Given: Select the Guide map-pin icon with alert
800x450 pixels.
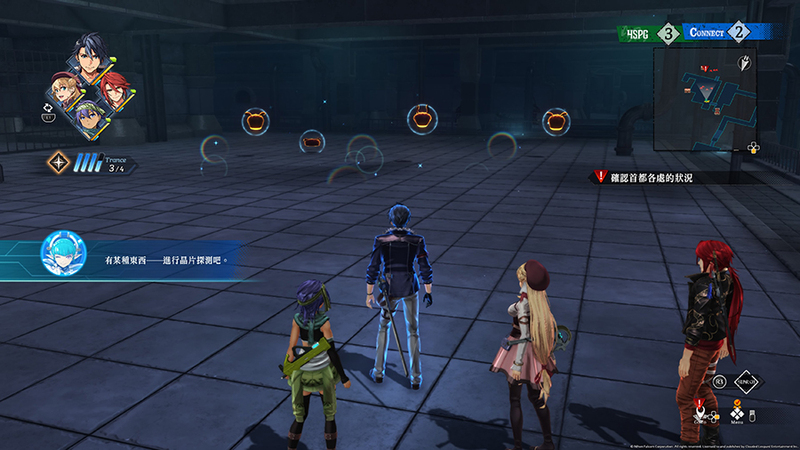Looking at the screenshot, I should (701, 410).
